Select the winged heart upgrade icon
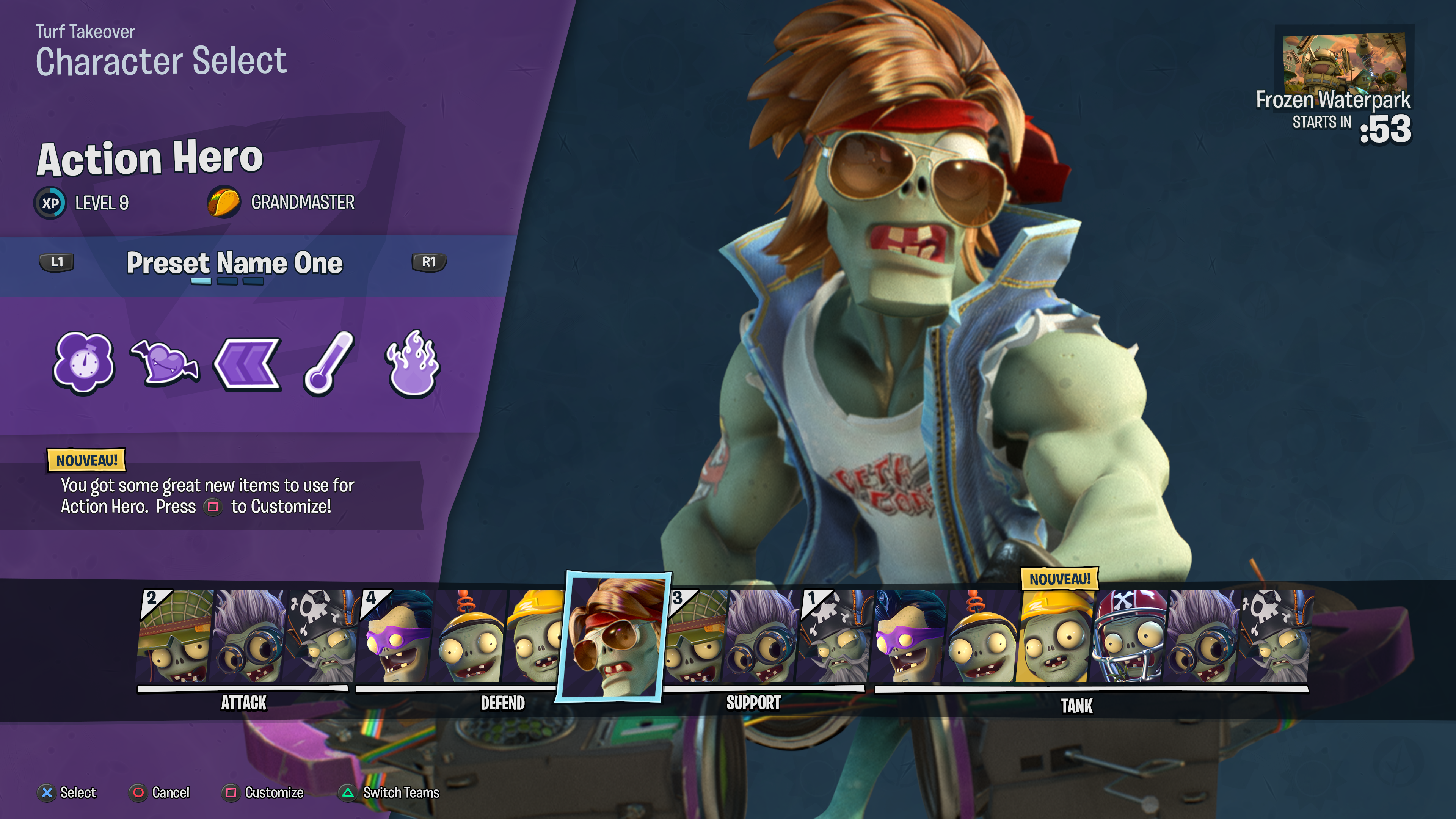Viewport: 1456px width, 819px height. [x=165, y=363]
